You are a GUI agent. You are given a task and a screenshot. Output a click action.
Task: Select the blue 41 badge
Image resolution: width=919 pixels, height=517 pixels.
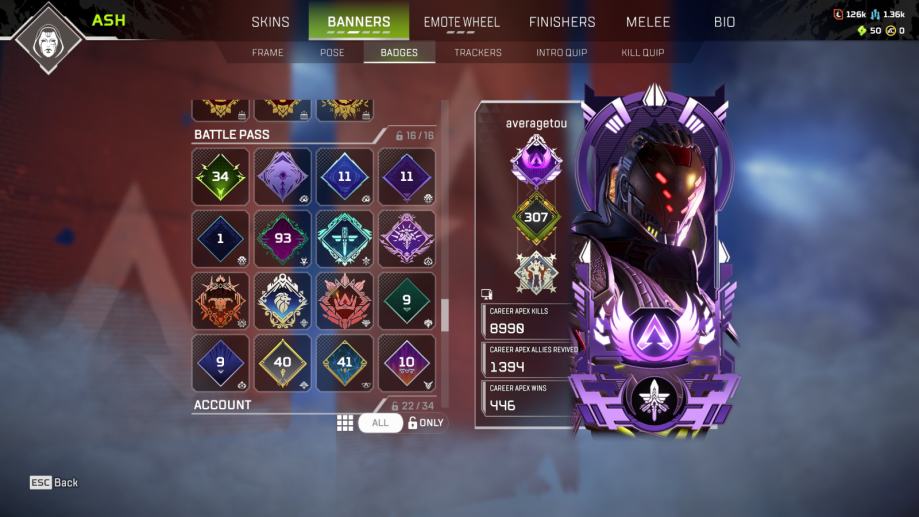pos(345,363)
